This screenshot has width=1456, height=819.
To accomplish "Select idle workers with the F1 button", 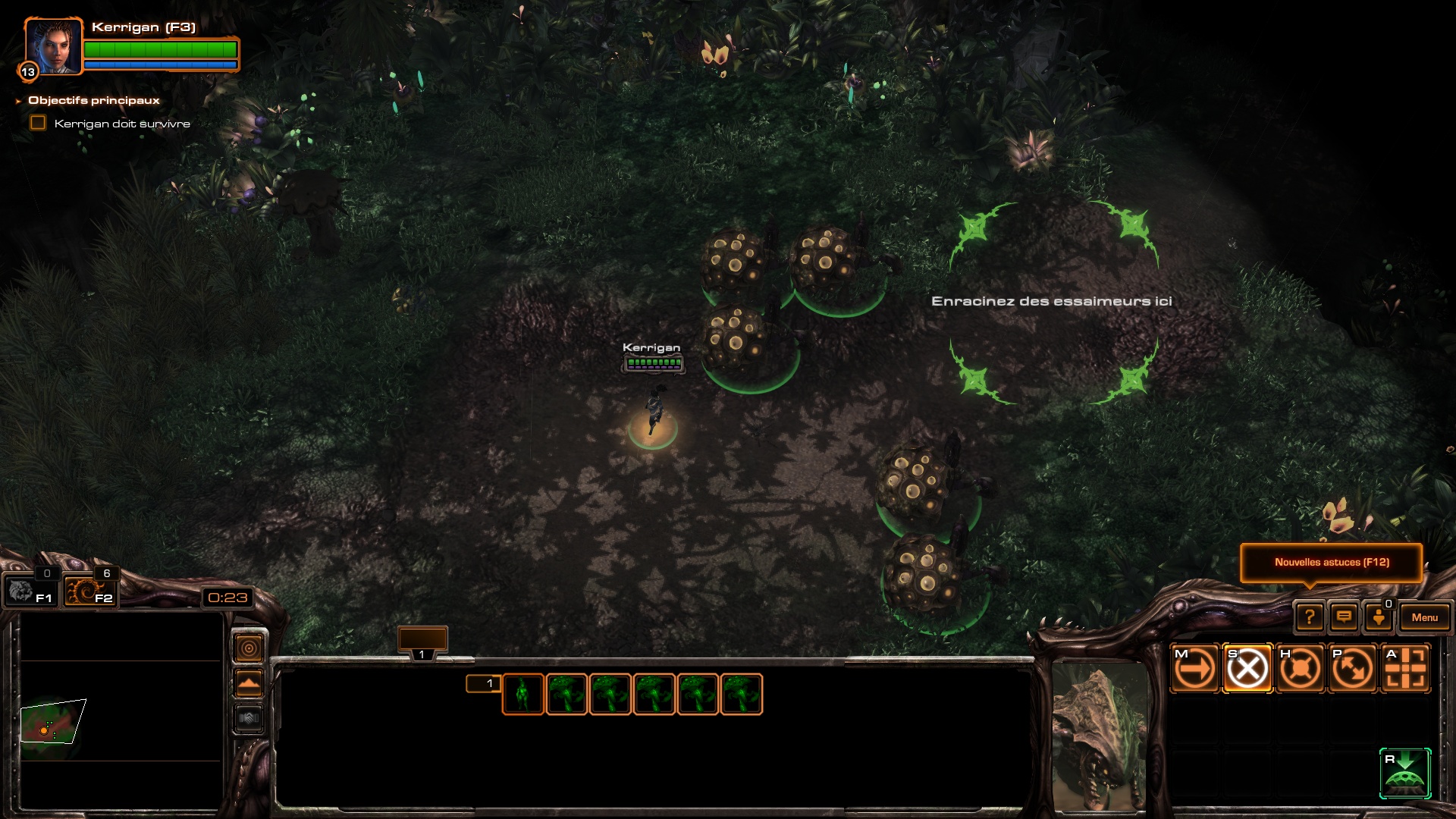I will click(x=30, y=591).
